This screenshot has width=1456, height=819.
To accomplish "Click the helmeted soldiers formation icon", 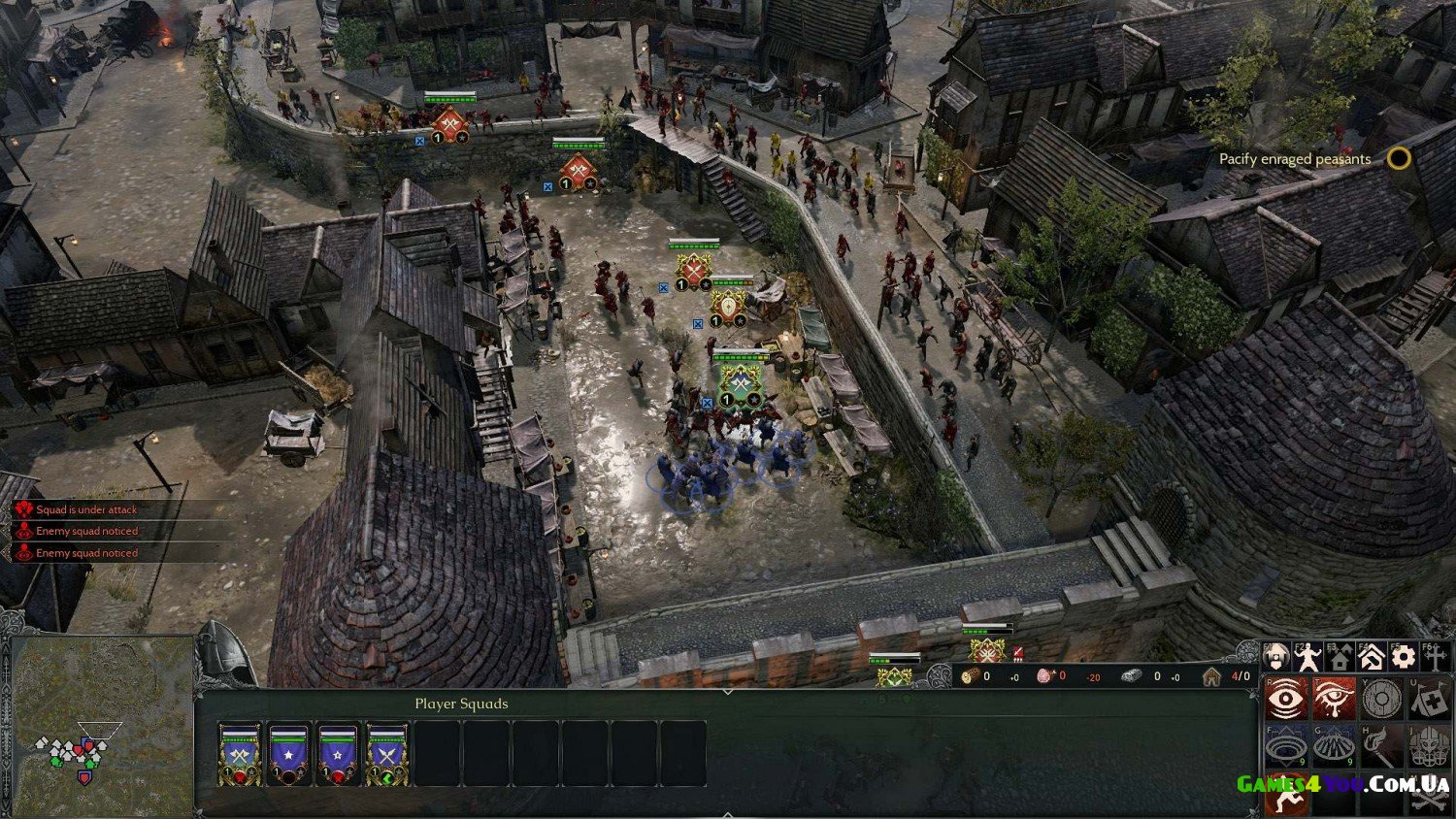I will [x=1428, y=746].
